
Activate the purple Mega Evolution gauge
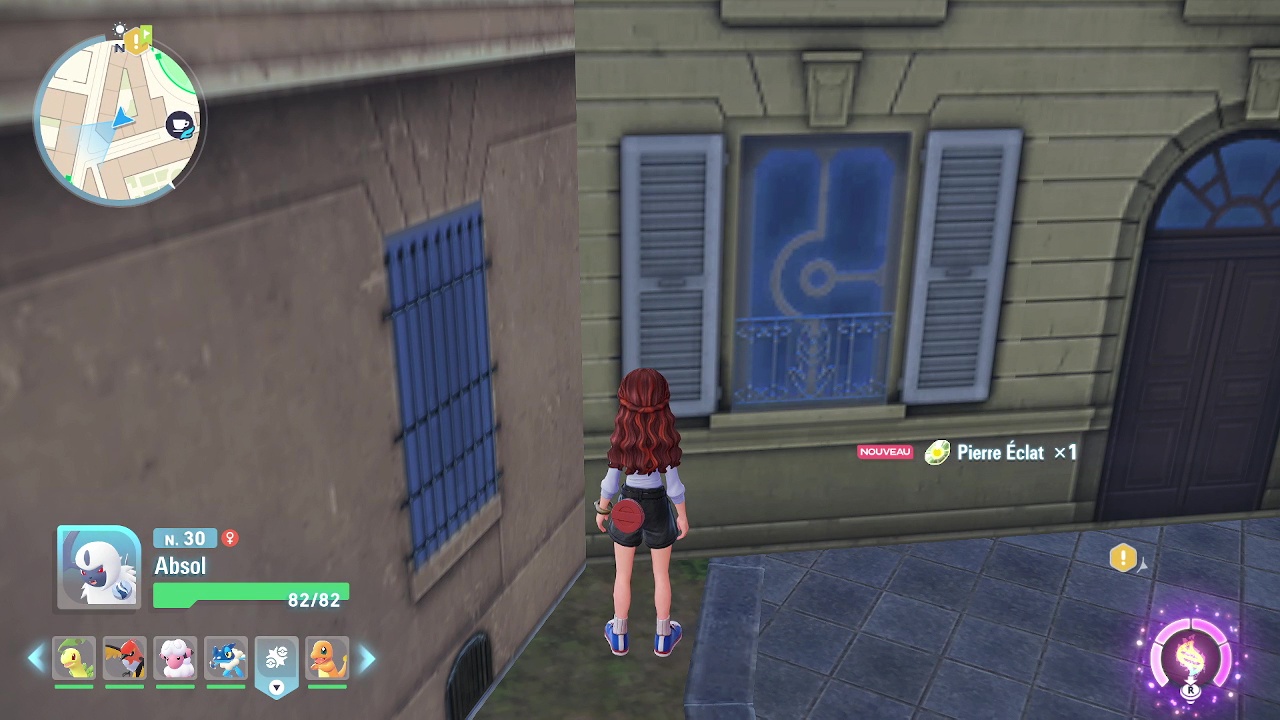pyautogui.click(x=1191, y=660)
